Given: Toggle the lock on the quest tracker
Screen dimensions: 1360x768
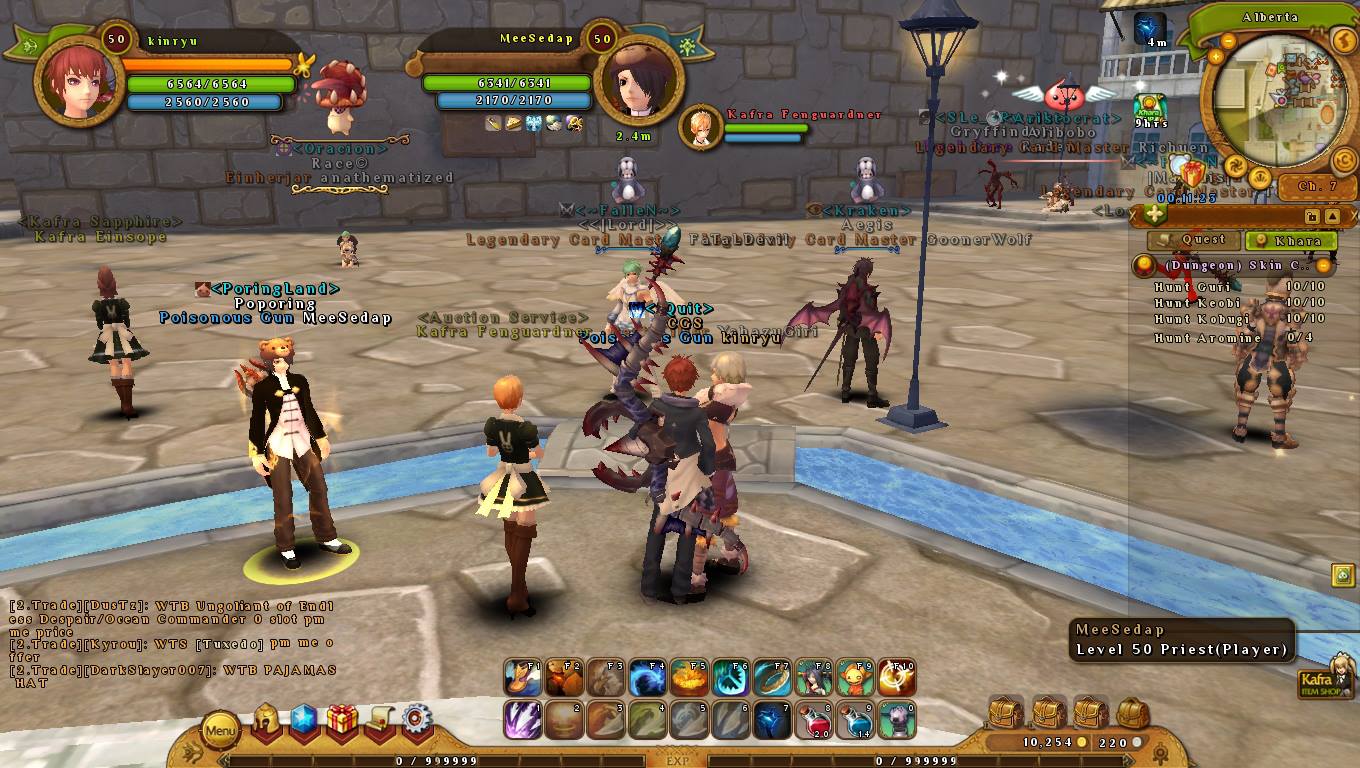Looking at the screenshot, I should click(x=1311, y=216).
